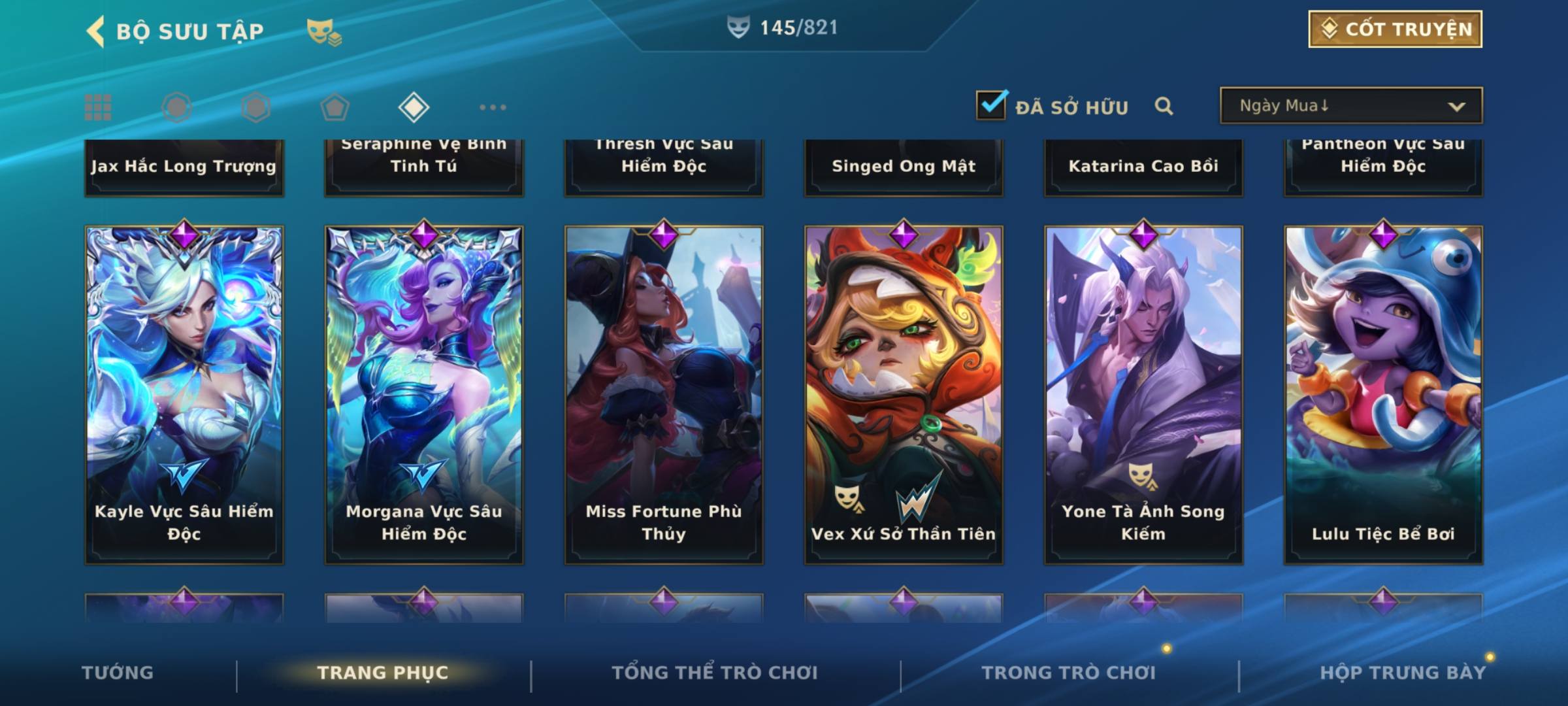Expand the Ngày Mua sort dropdown
This screenshot has width=1568, height=706.
(1350, 106)
